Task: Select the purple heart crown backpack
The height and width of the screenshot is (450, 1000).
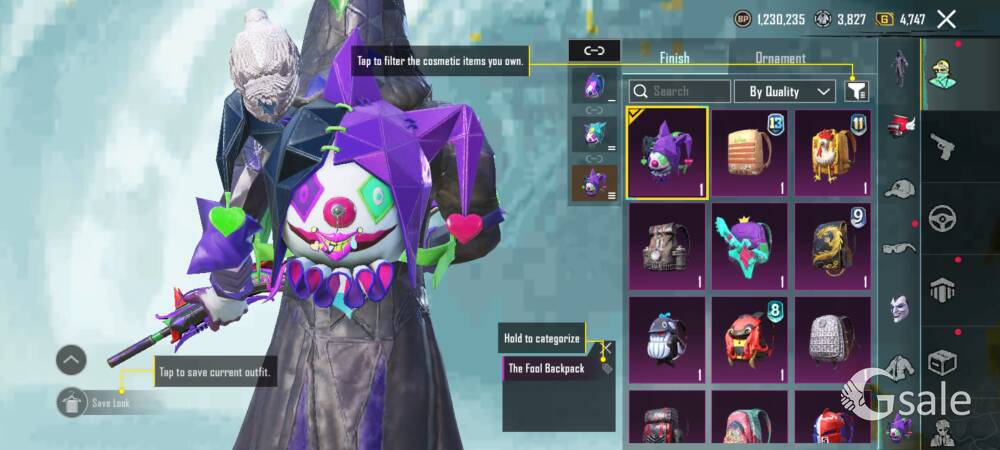Action: tap(750, 246)
